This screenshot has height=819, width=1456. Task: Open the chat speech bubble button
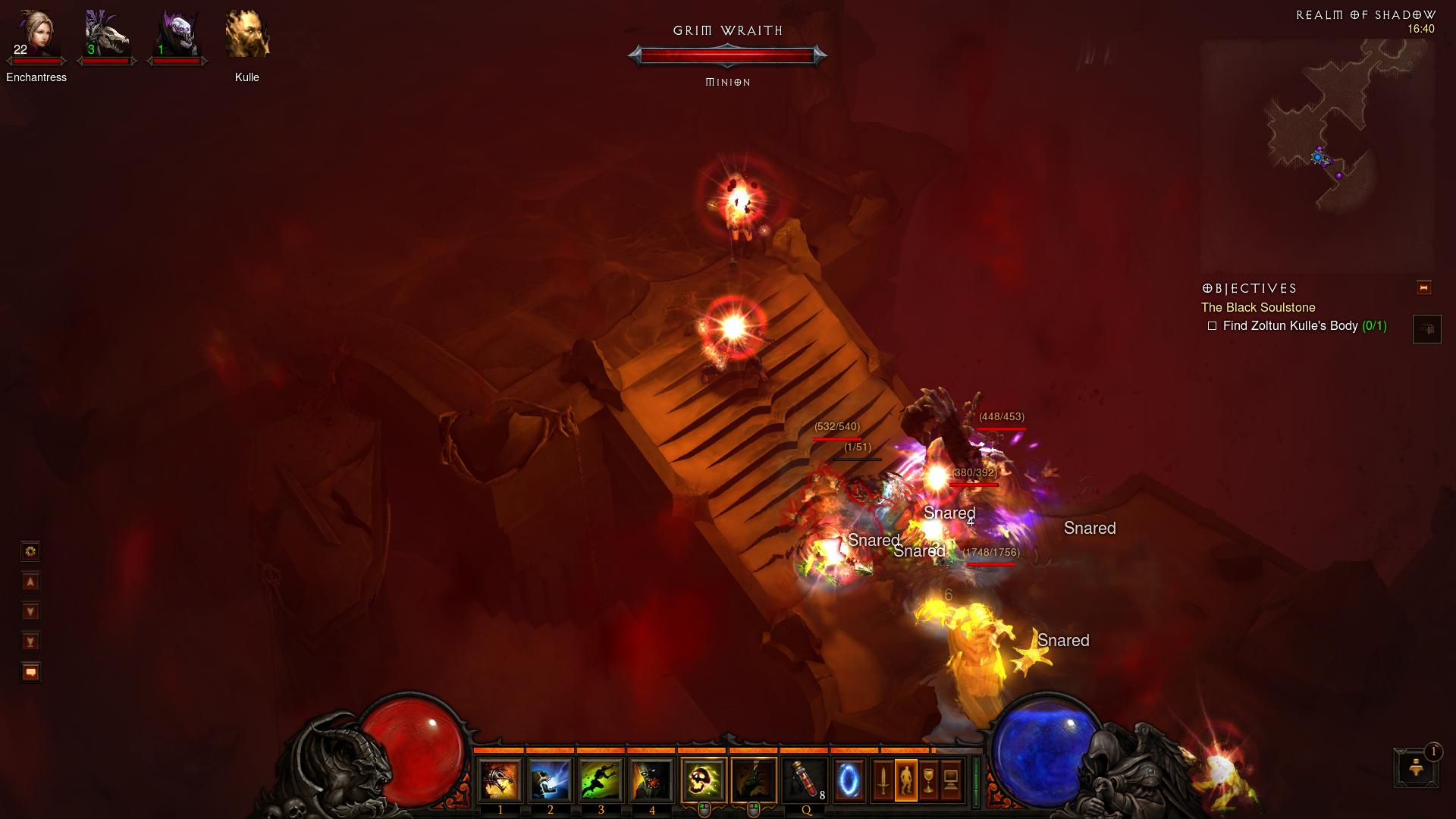click(30, 672)
